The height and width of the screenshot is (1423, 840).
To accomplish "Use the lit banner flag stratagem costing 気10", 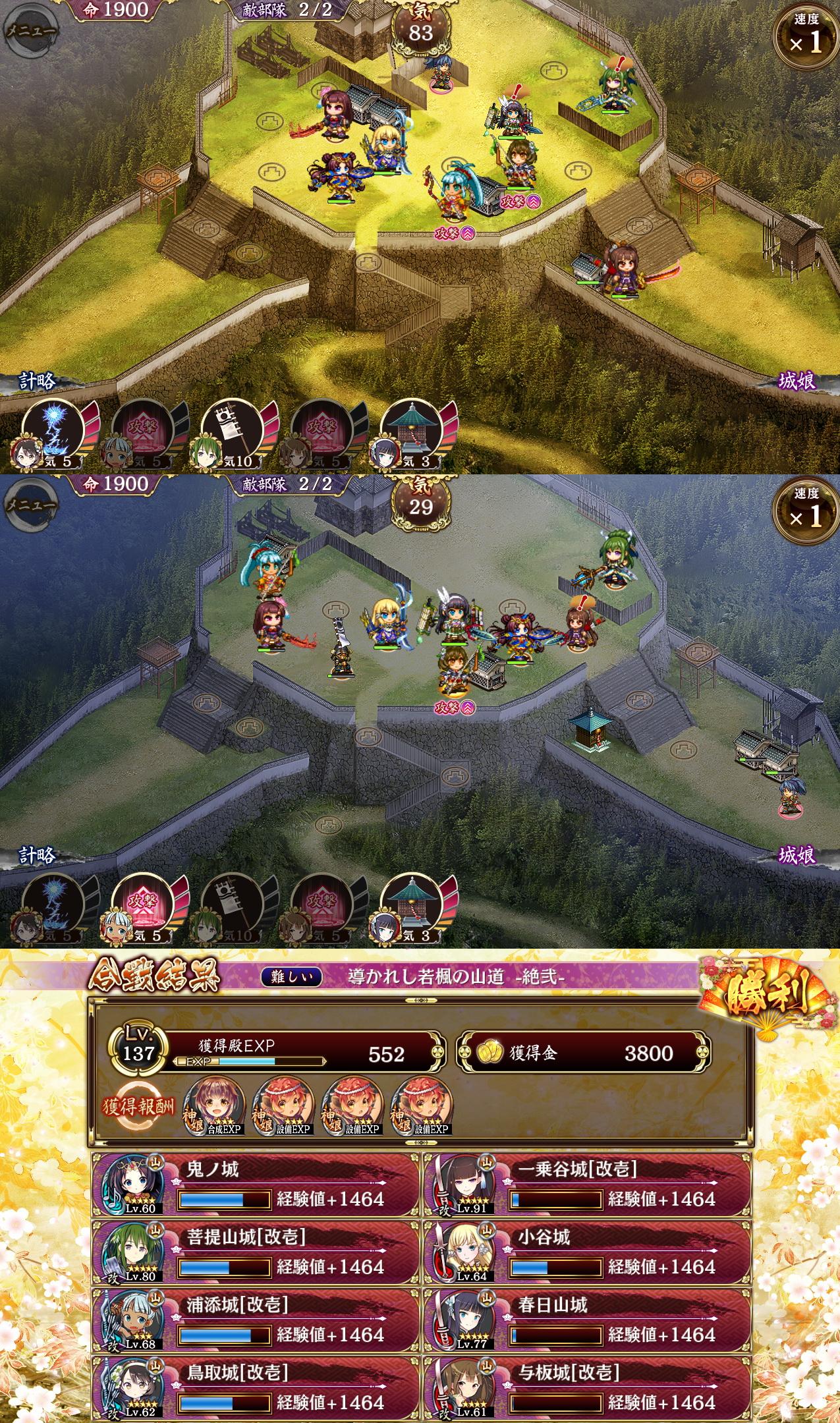I will click(227, 427).
